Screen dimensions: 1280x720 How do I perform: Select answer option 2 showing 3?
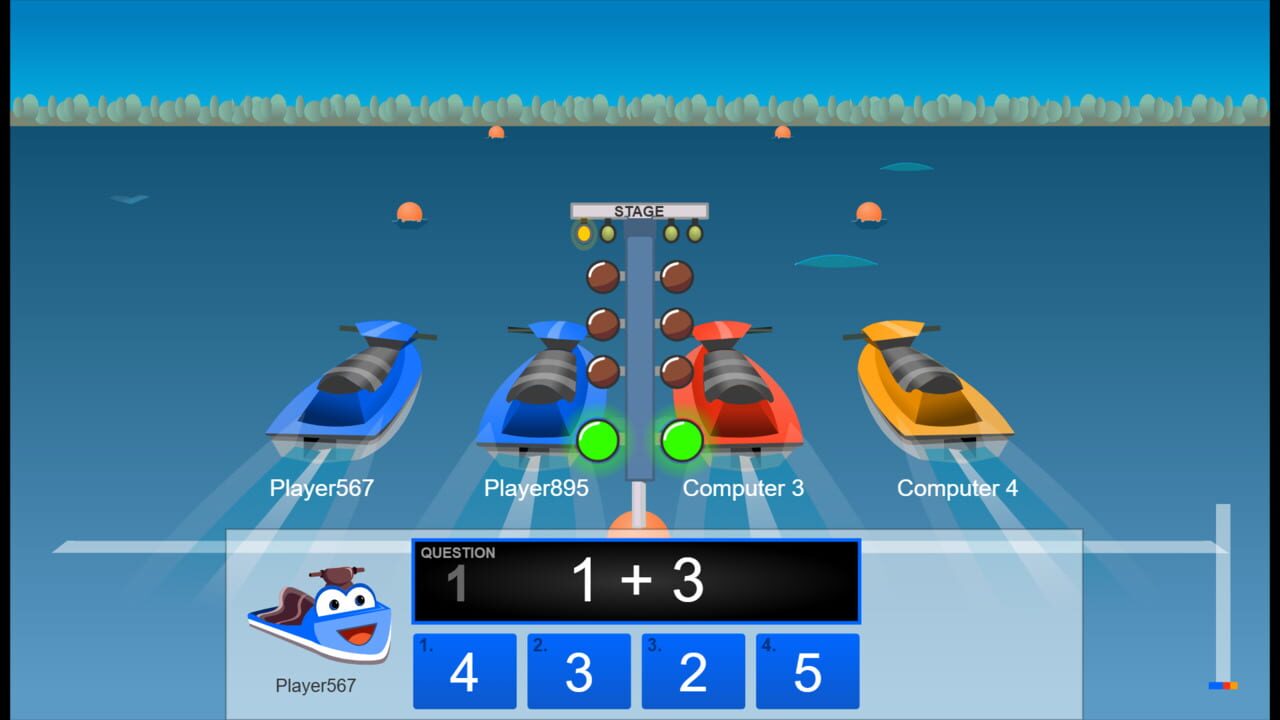click(x=579, y=670)
